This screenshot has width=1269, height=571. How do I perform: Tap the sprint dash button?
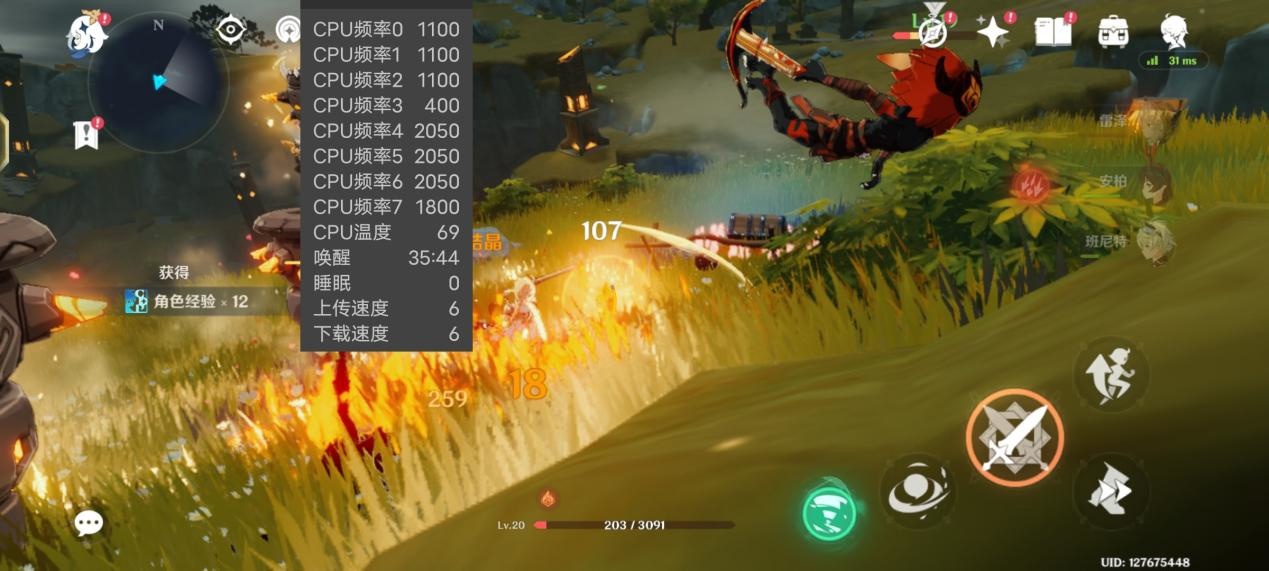(1111, 491)
